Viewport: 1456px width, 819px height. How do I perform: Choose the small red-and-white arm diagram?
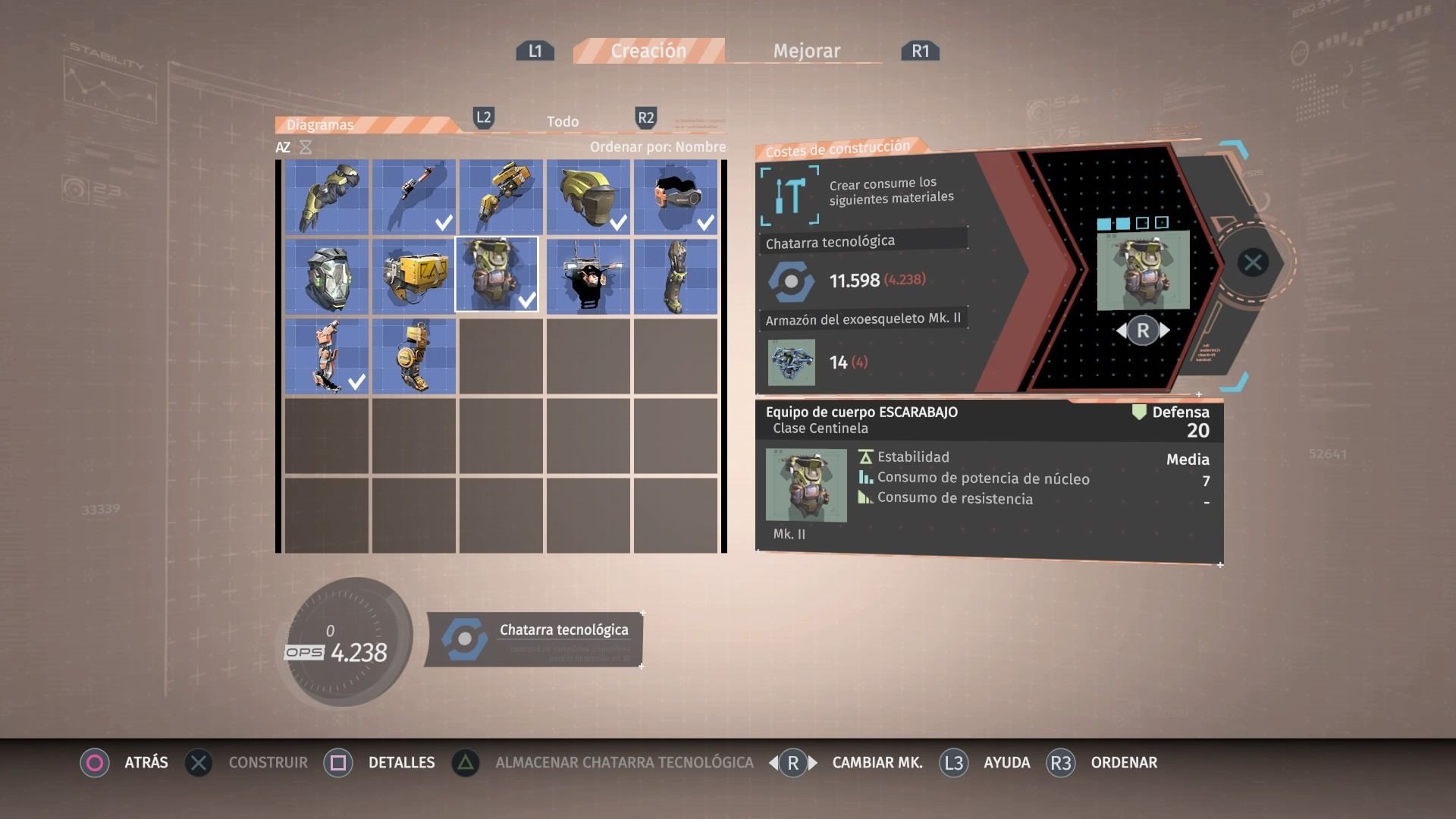pos(414,196)
